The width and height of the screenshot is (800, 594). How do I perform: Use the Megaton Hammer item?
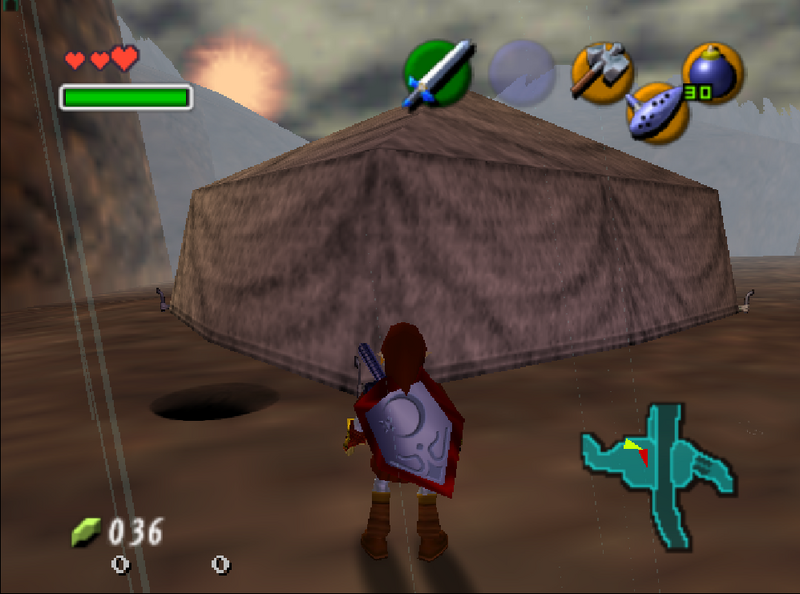pyautogui.click(x=601, y=73)
